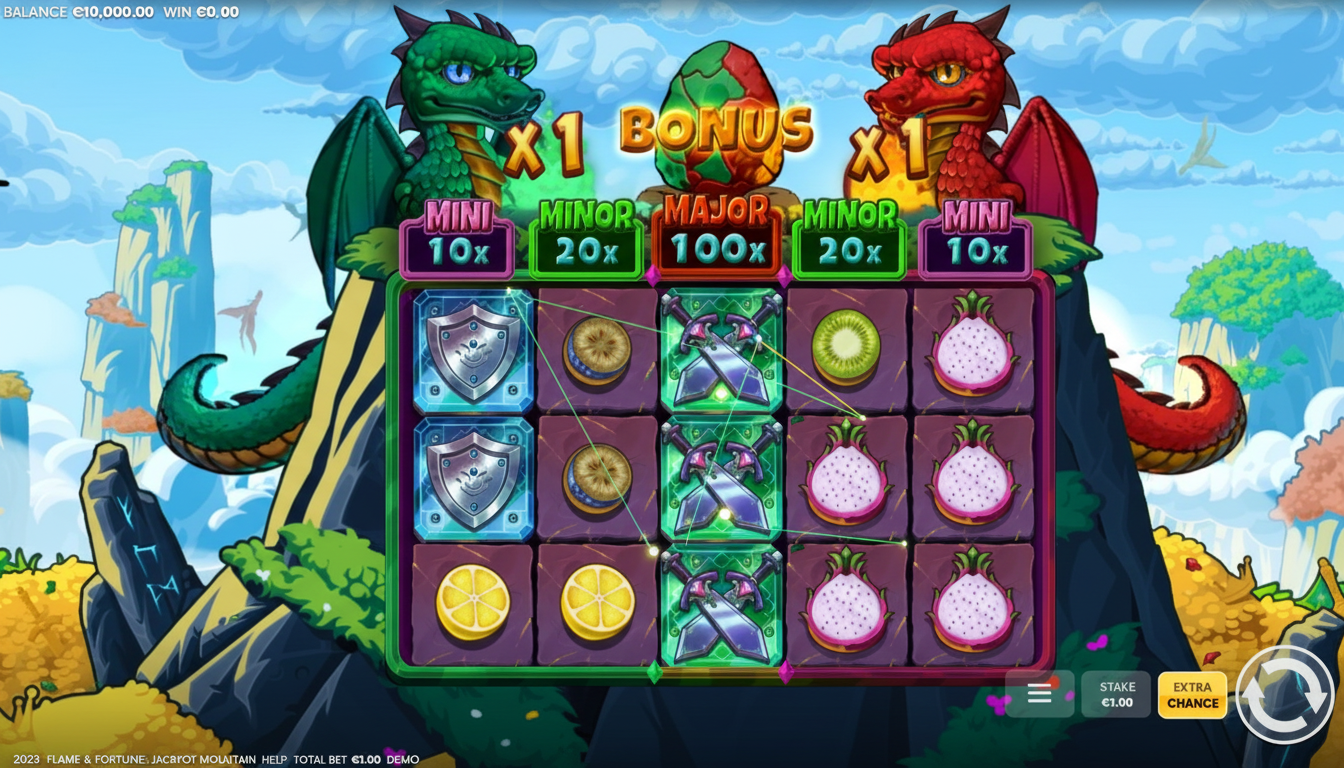Open the Help section

274,759
